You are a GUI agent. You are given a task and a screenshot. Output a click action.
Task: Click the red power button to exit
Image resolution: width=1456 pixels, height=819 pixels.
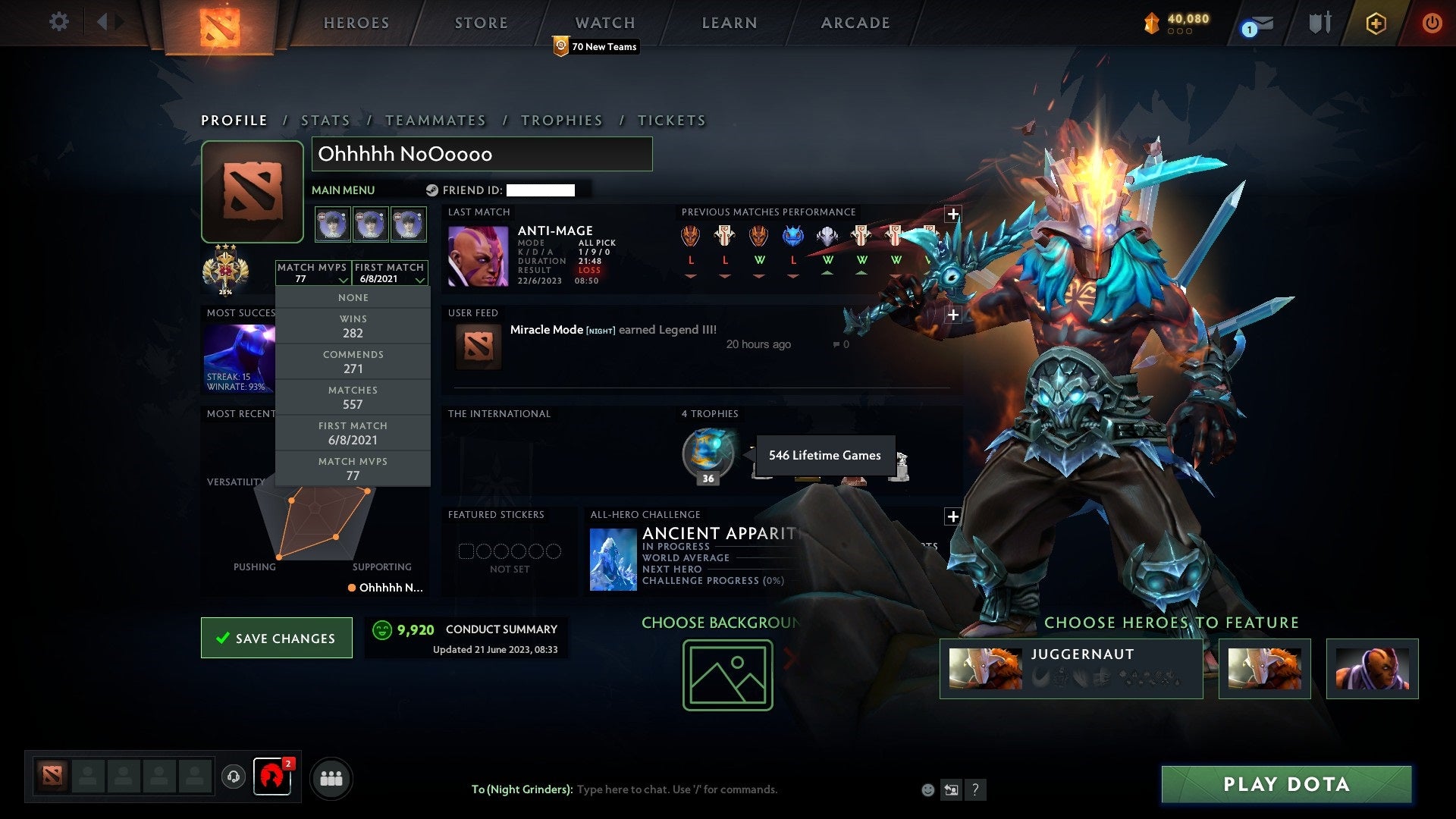click(x=1432, y=23)
